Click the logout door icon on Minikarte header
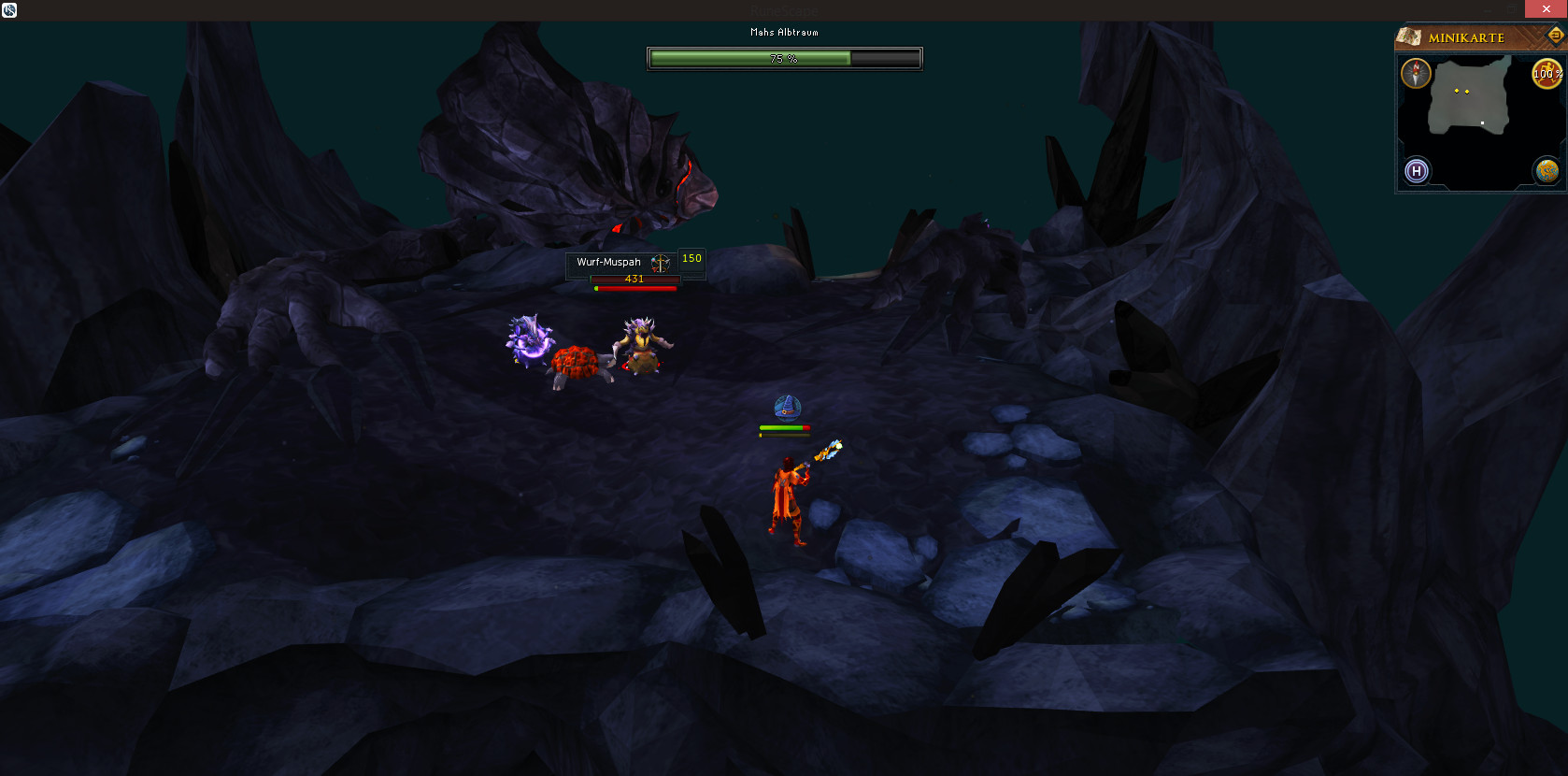Viewport: 1568px width, 776px height. coord(1556,36)
